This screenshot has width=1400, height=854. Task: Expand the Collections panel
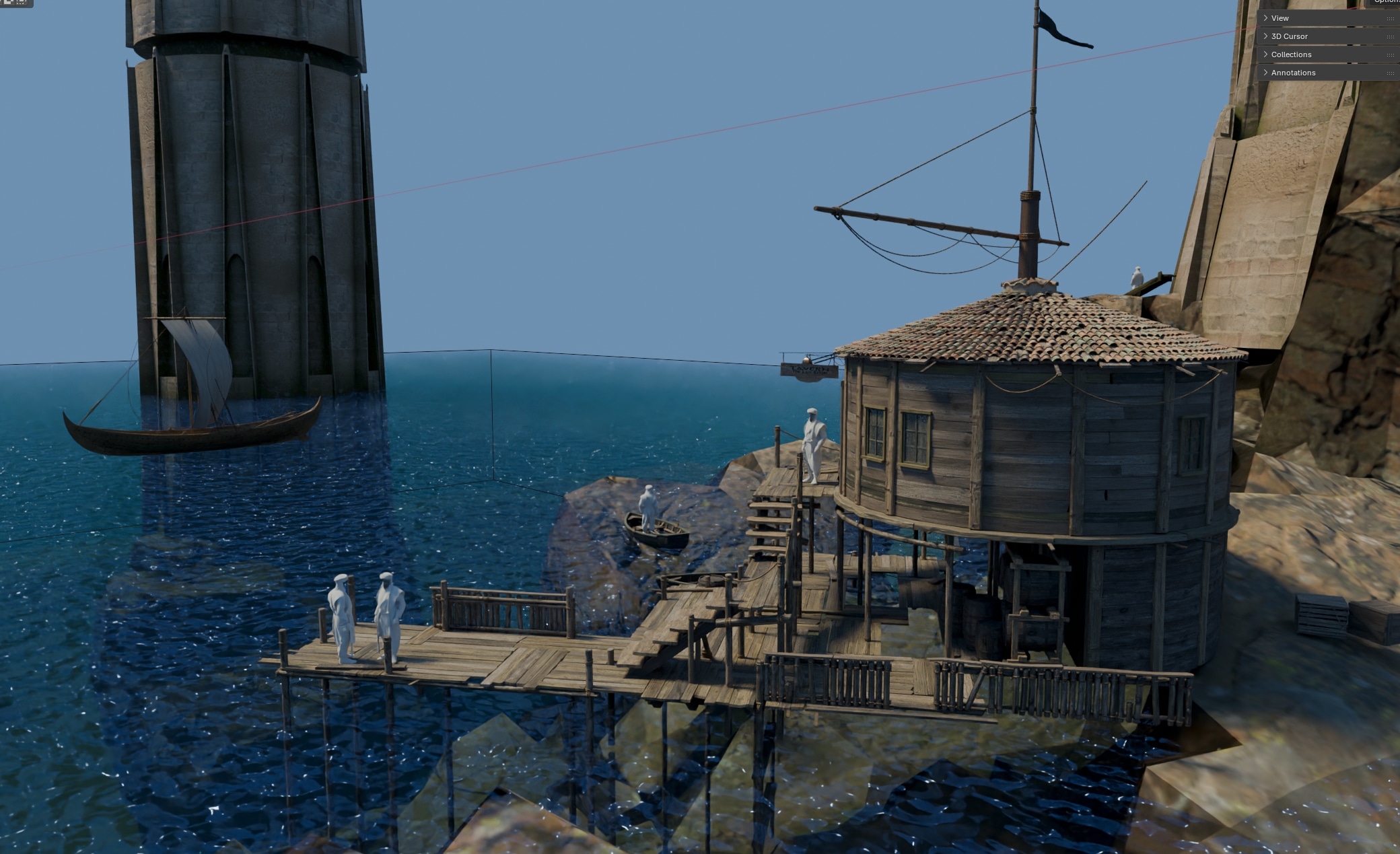(1291, 54)
